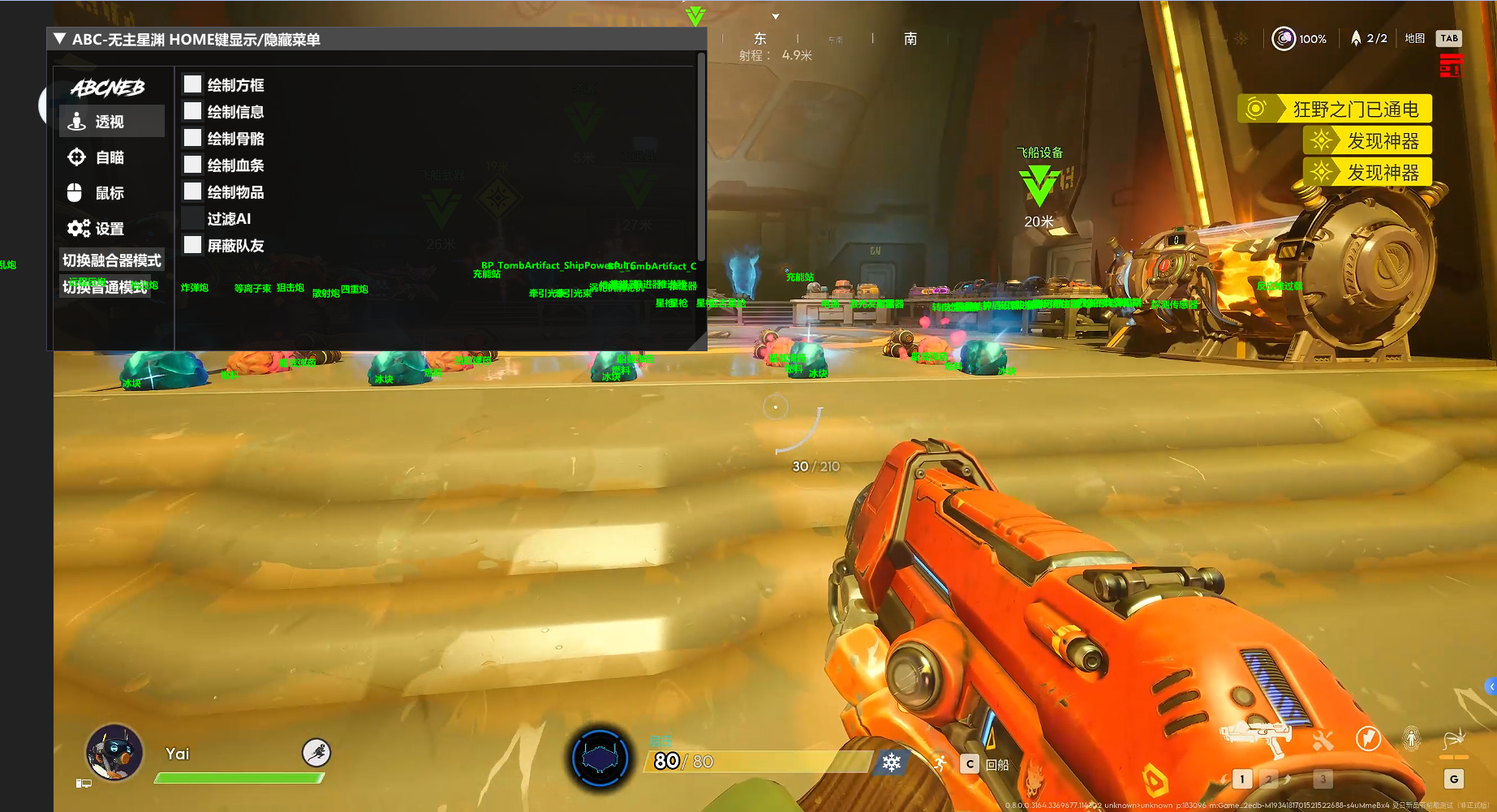Select weapon slot 1
Image resolution: width=1497 pixels, height=812 pixels.
pos(1241,780)
